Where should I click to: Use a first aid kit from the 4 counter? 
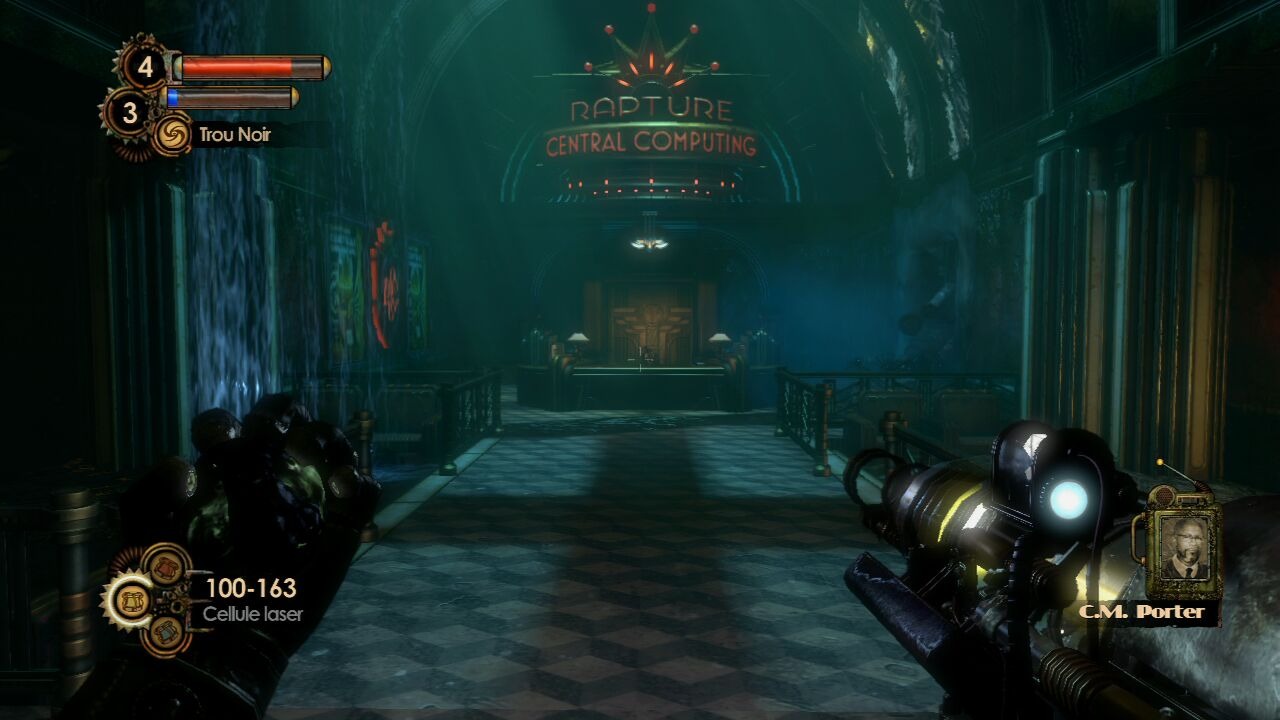click(x=146, y=67)
